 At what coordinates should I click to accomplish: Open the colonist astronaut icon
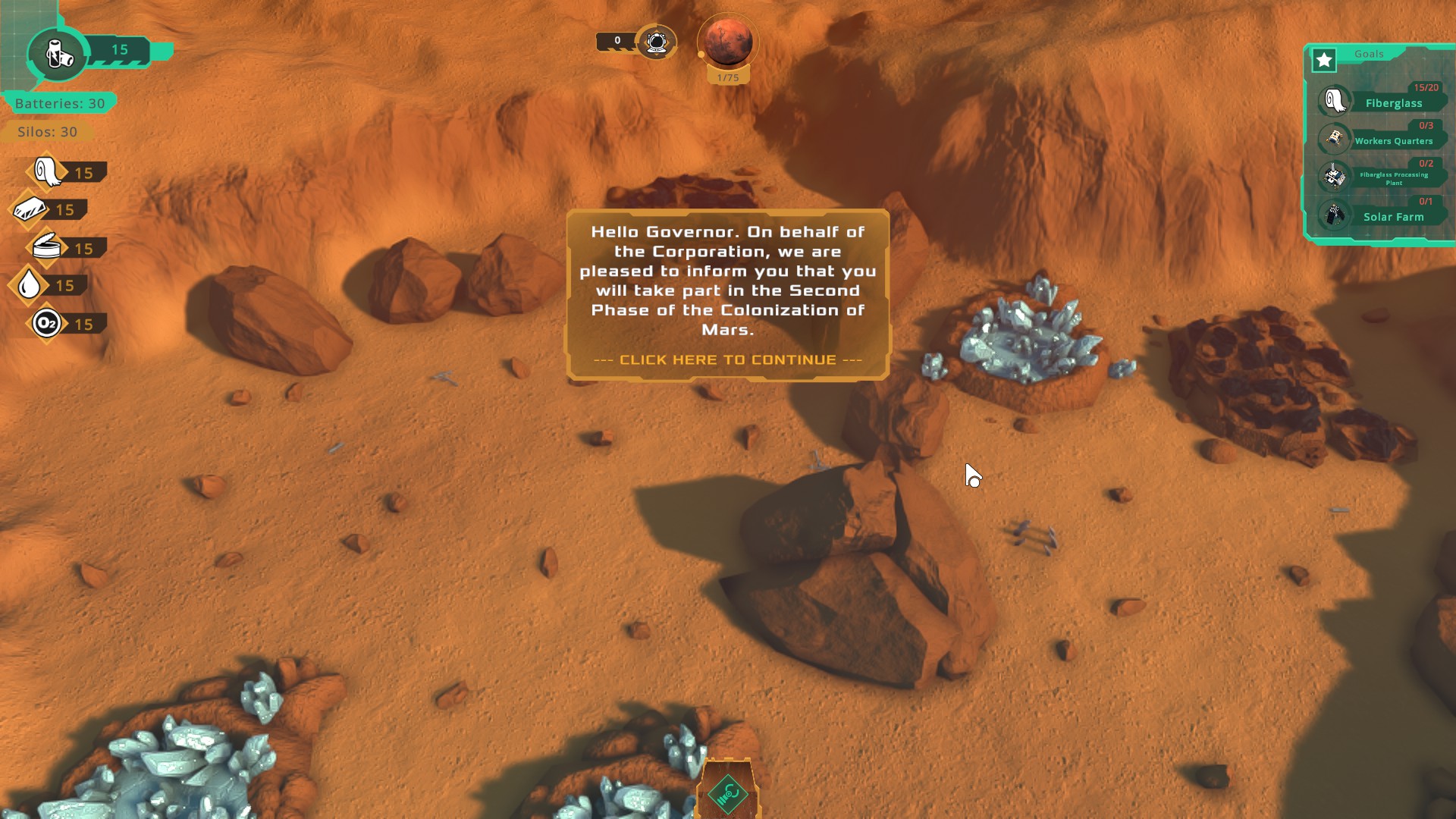[x=656, y=42]
